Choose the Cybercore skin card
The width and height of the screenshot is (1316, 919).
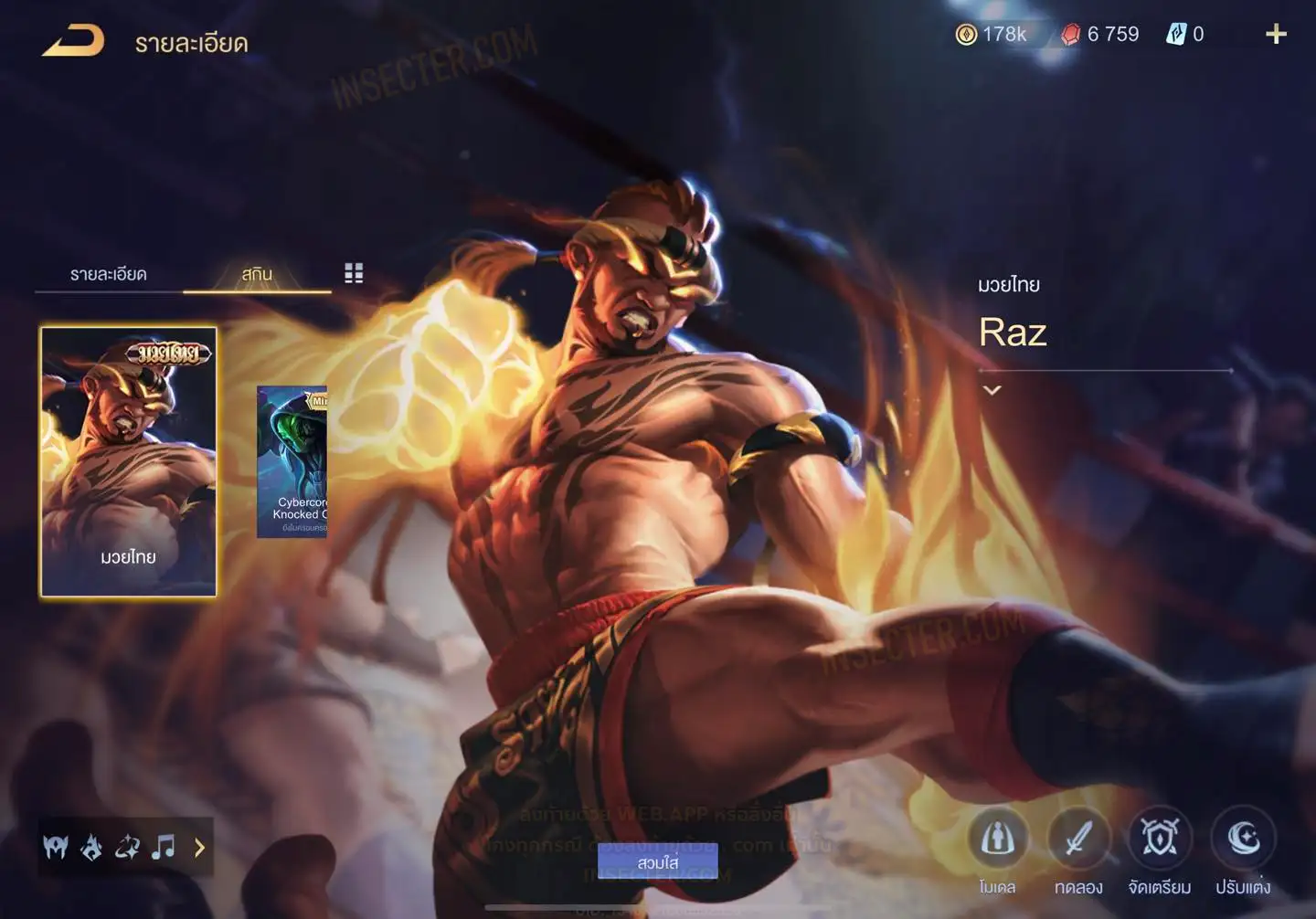292,461
